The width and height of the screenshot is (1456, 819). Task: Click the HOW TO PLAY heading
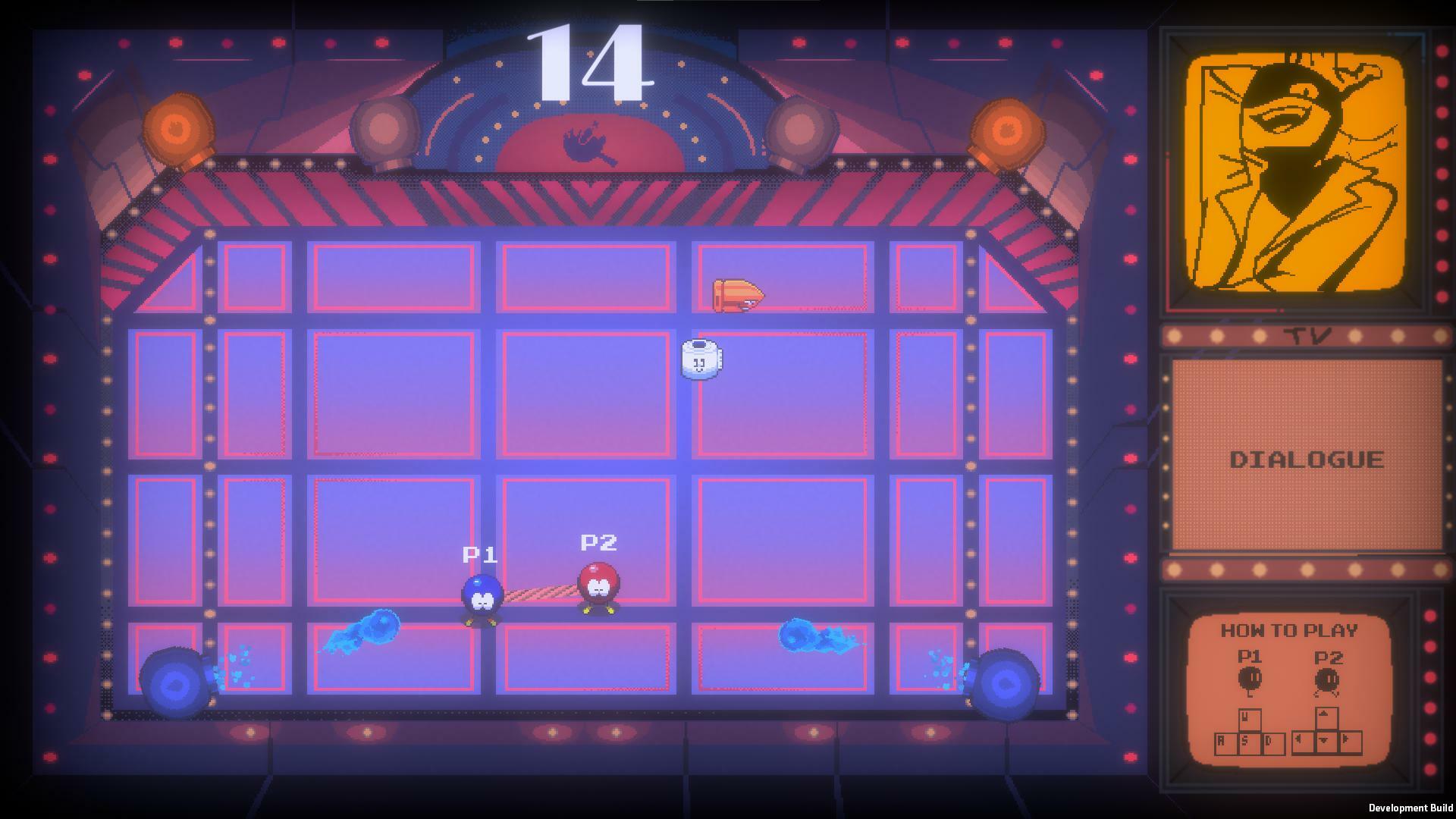click(x=1291, y=630)
